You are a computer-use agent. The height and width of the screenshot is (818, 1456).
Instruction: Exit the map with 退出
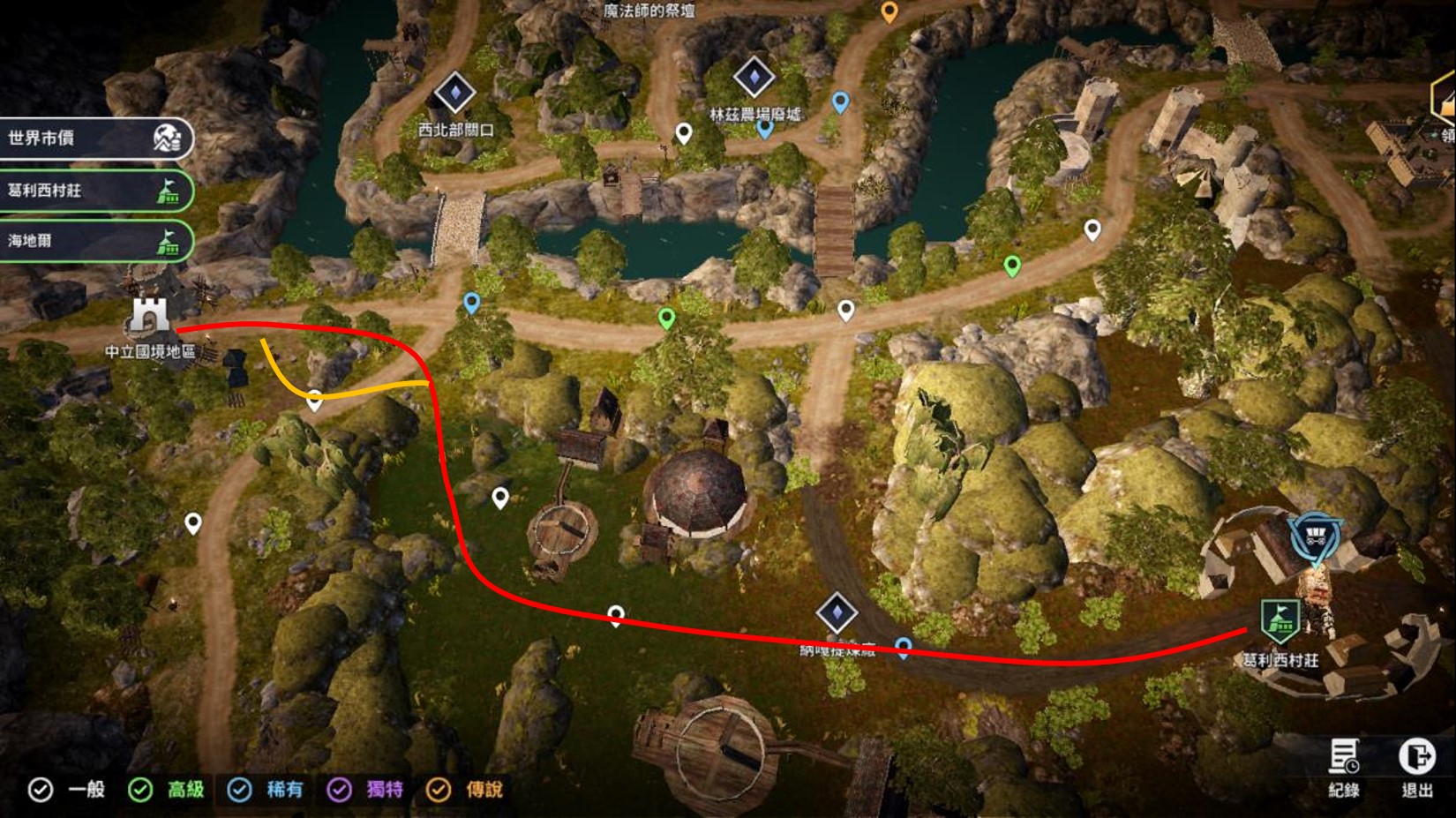[1416, 766]
